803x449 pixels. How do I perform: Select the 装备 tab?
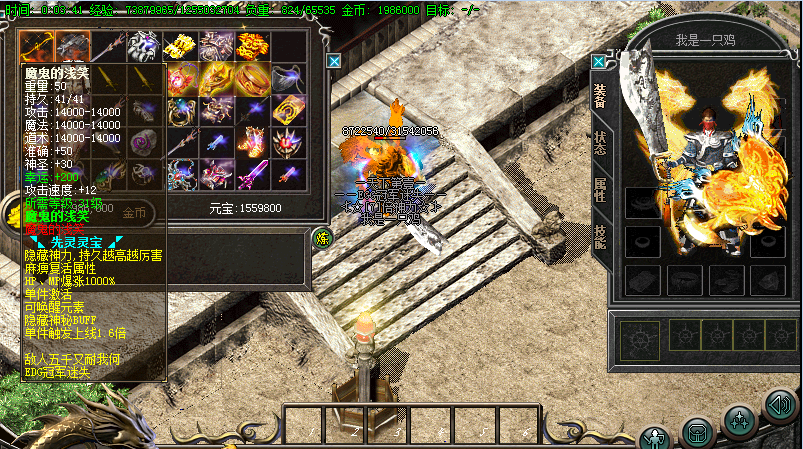[600, 95]
